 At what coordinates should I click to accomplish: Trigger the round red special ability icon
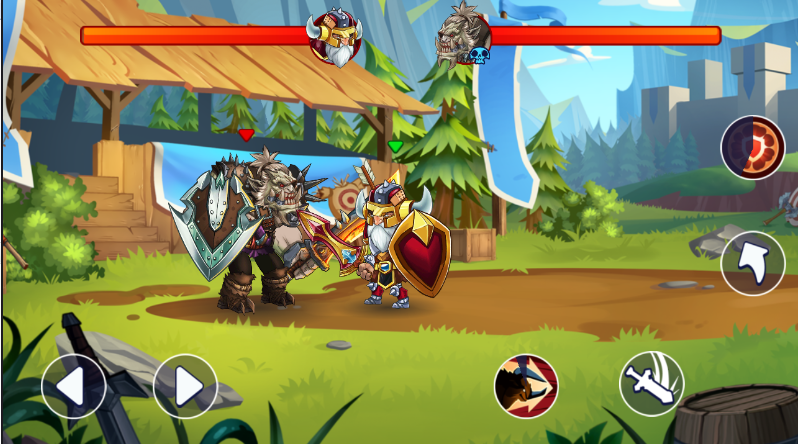(753, 147)
